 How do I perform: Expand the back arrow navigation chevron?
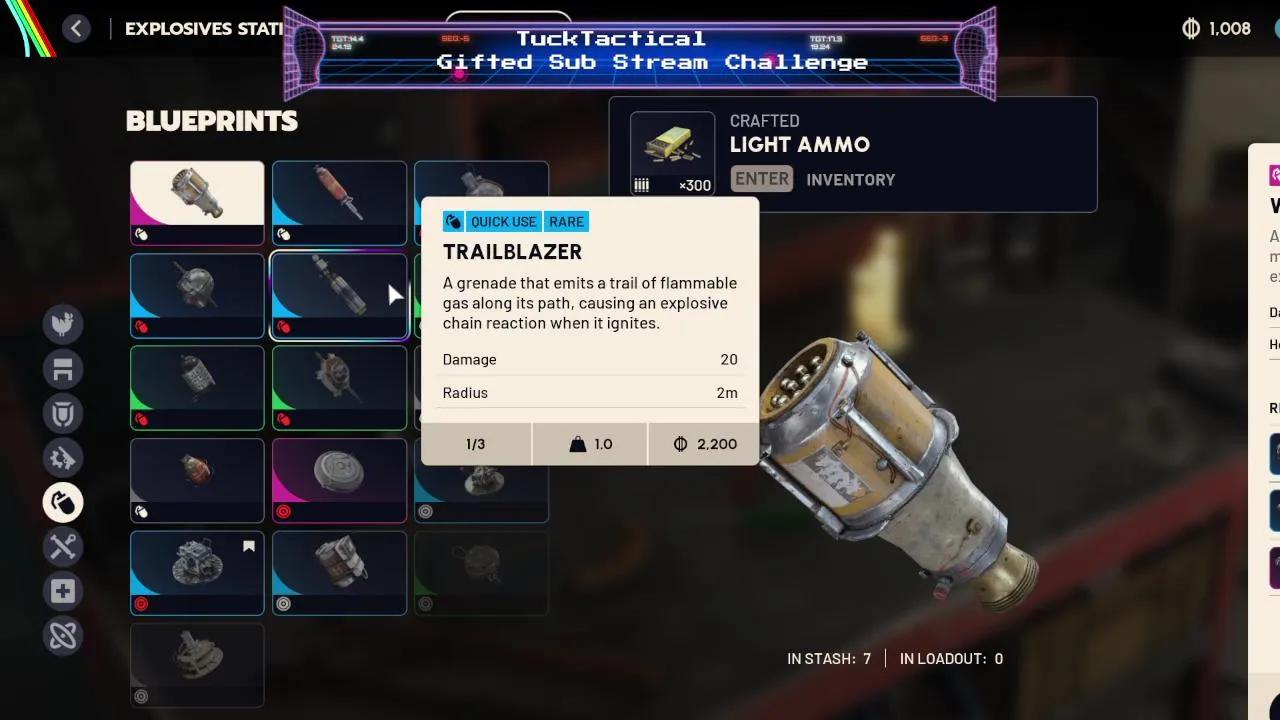point(77,28)
